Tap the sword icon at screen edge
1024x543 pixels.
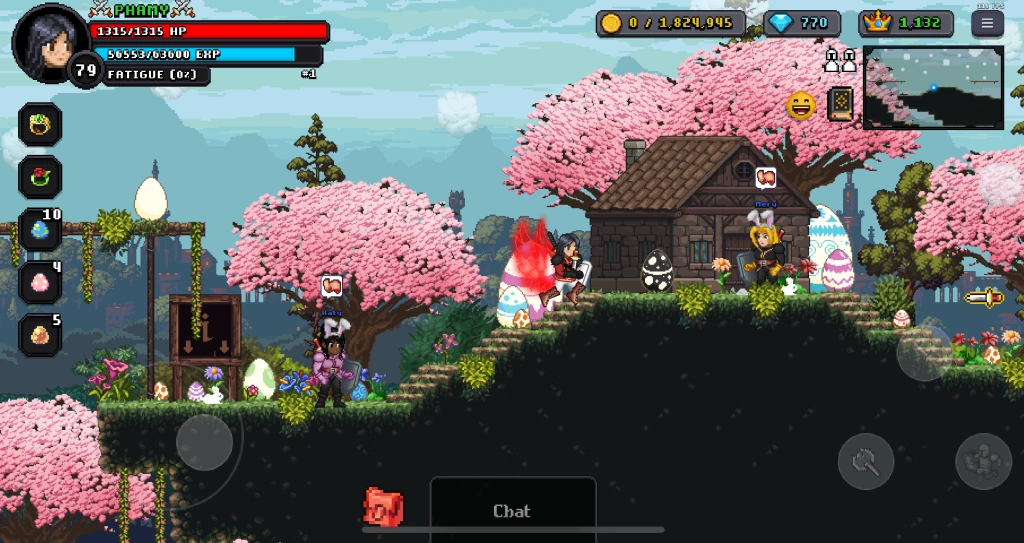point(983,297)
